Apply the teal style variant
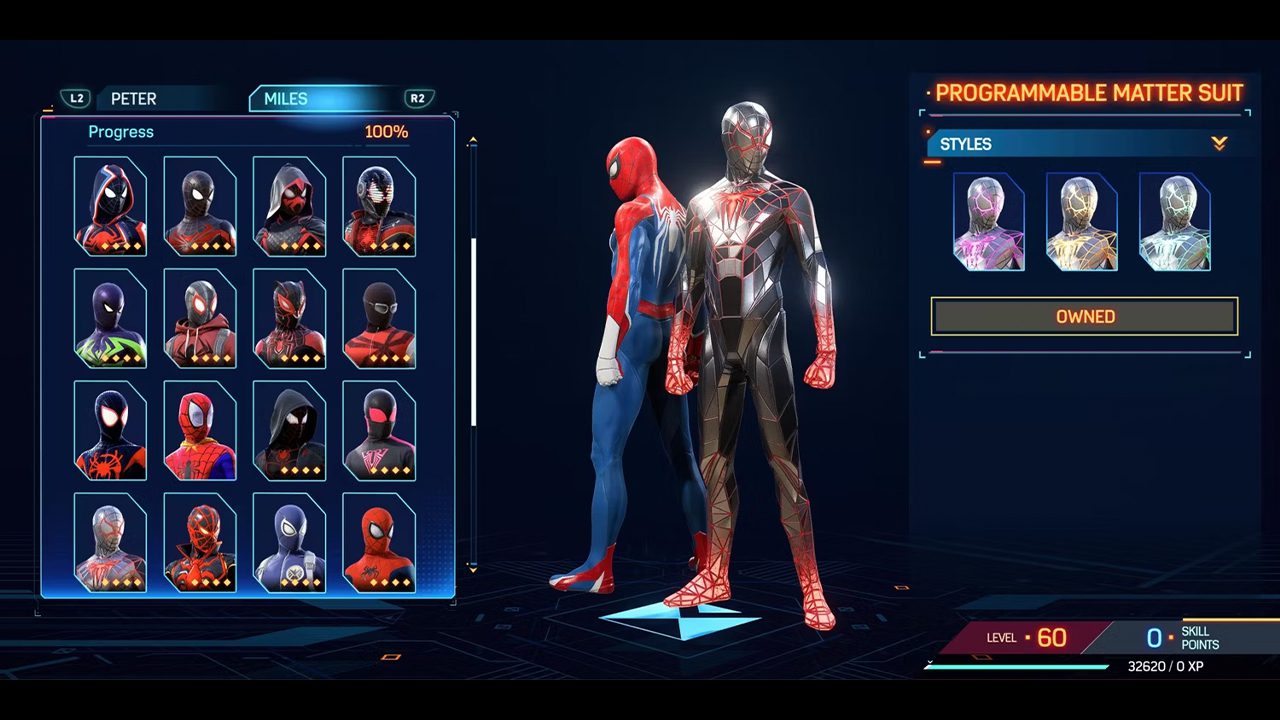 [x=1174, y=222]
